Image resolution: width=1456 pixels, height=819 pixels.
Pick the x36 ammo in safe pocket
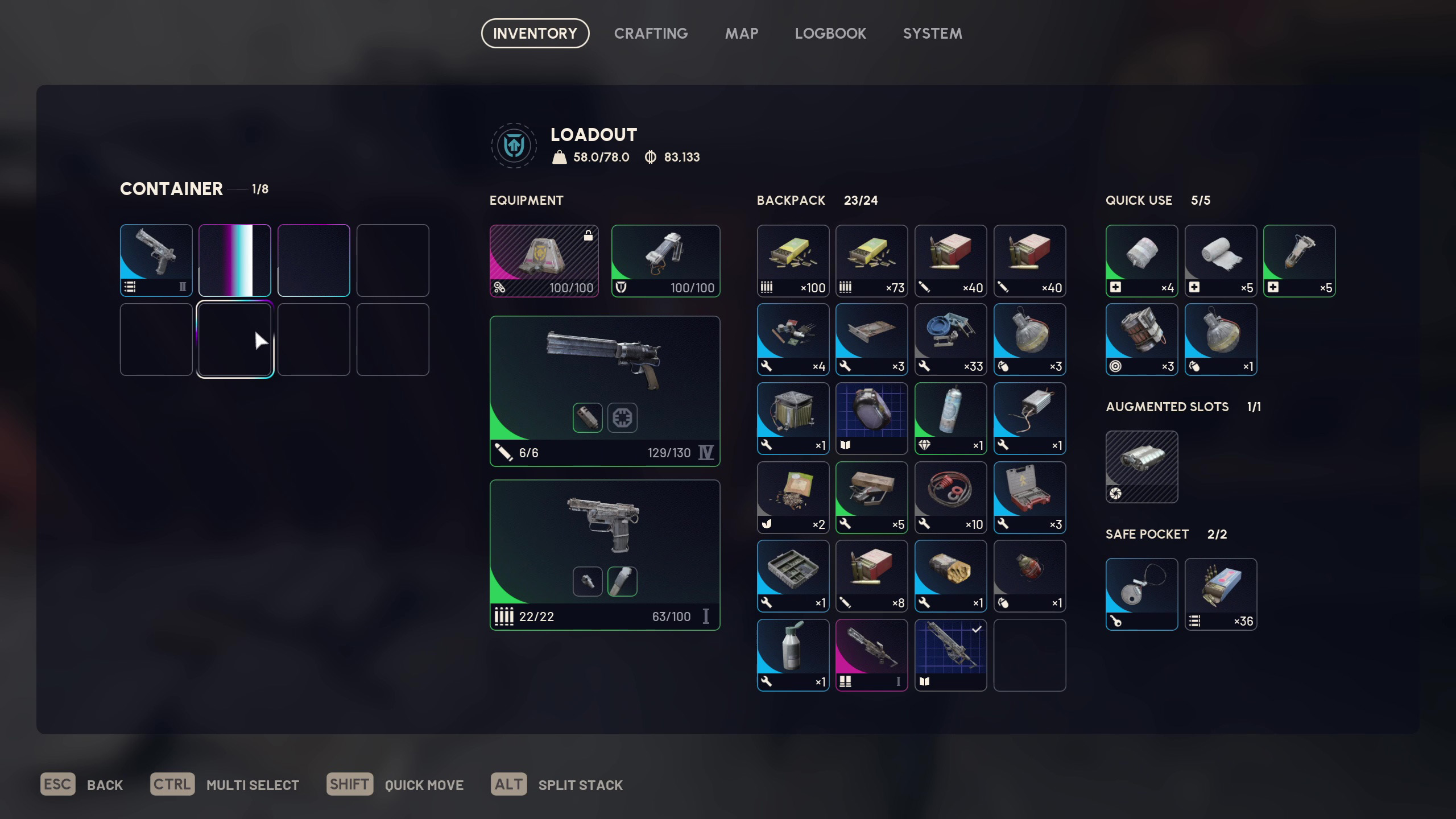click(1221, 594)
